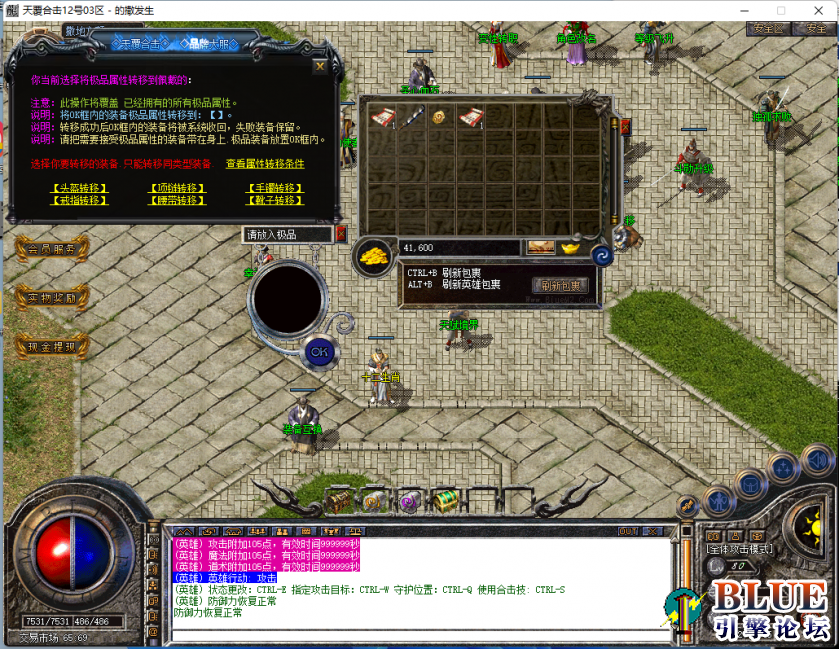Pick the 靴子转移 boots transfer option
The image size is (839, 649).
point(274,200)
